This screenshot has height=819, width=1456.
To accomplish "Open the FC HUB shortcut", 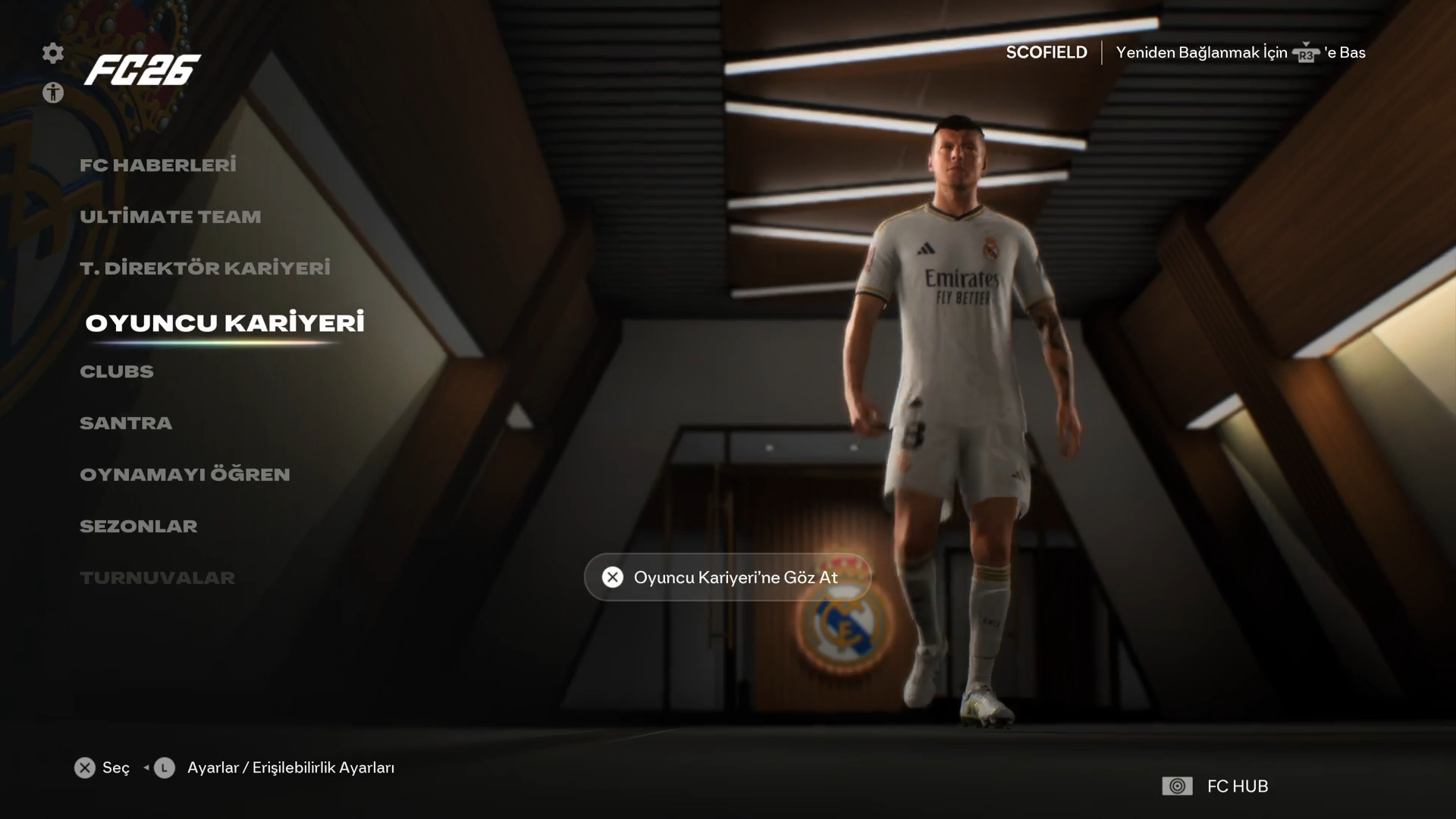I will click(x=1215, y=786).
